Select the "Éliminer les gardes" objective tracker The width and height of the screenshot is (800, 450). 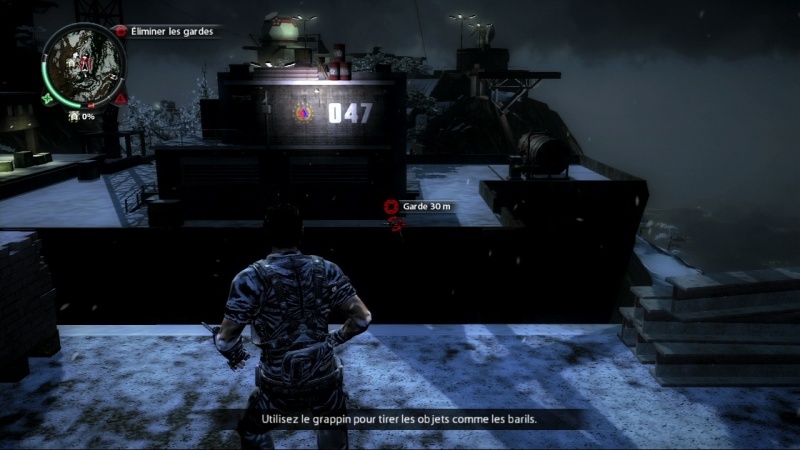166,31
